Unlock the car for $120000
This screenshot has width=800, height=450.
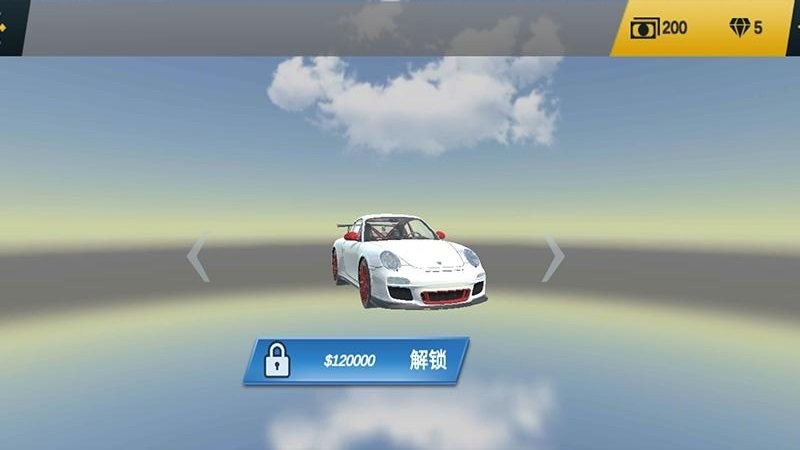point(356,361)
